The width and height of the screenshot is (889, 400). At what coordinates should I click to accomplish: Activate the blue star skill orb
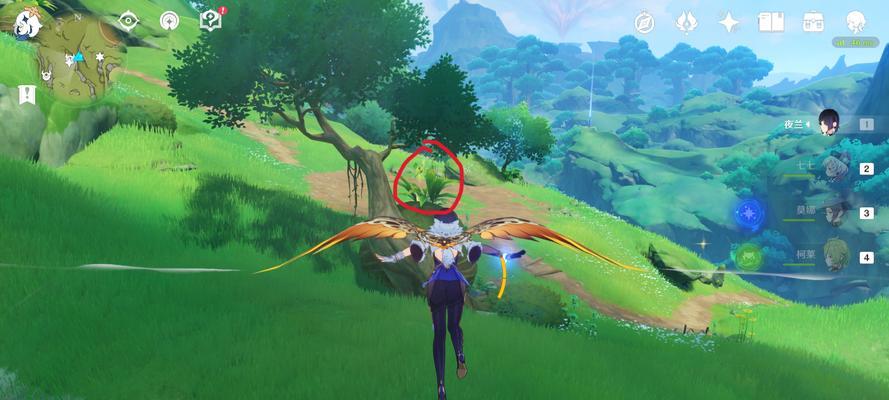749,212
